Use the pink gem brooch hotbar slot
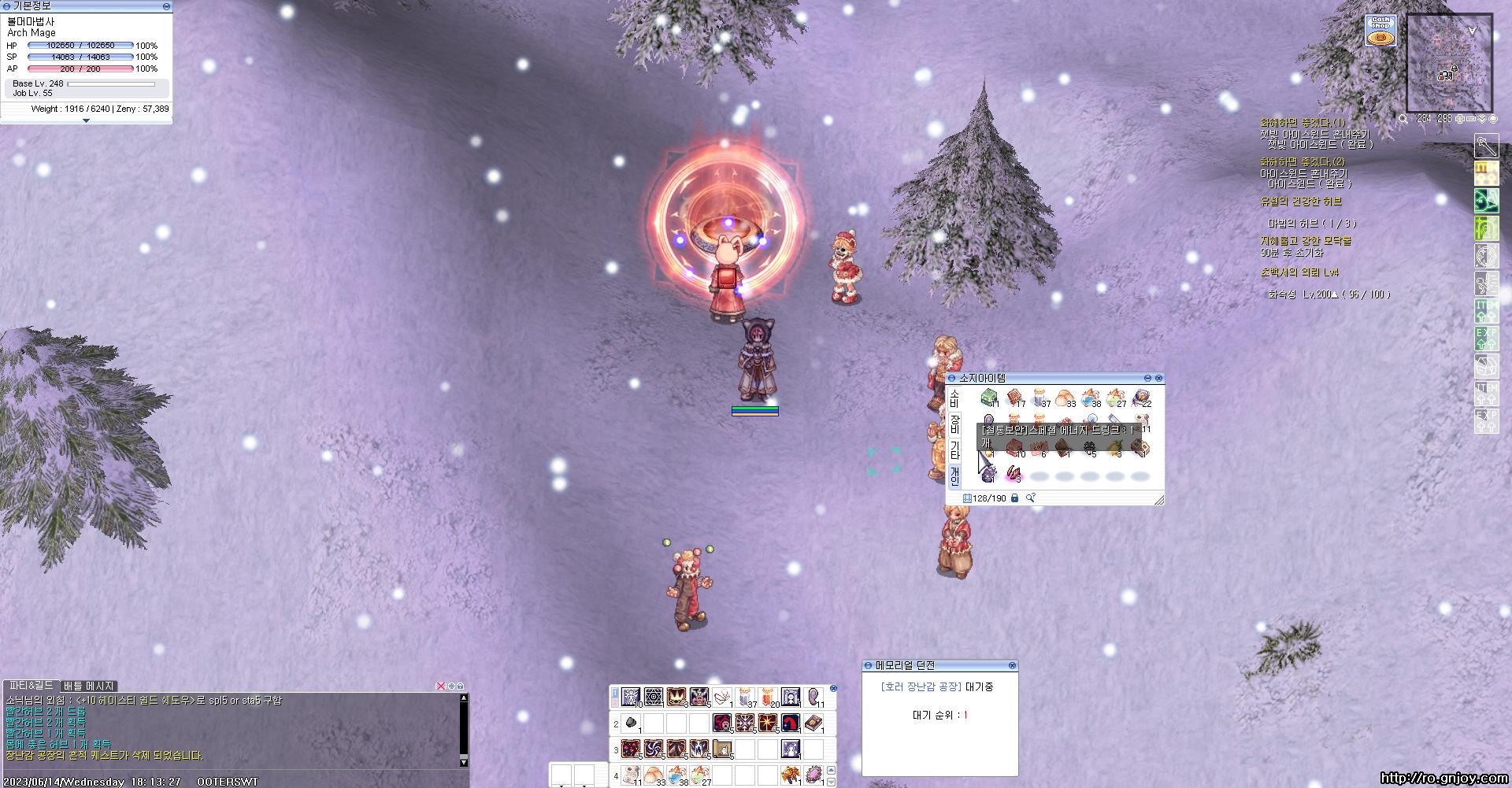Image resolution: width=1512 pixels, height=788 pixels. tap(813, 775)
